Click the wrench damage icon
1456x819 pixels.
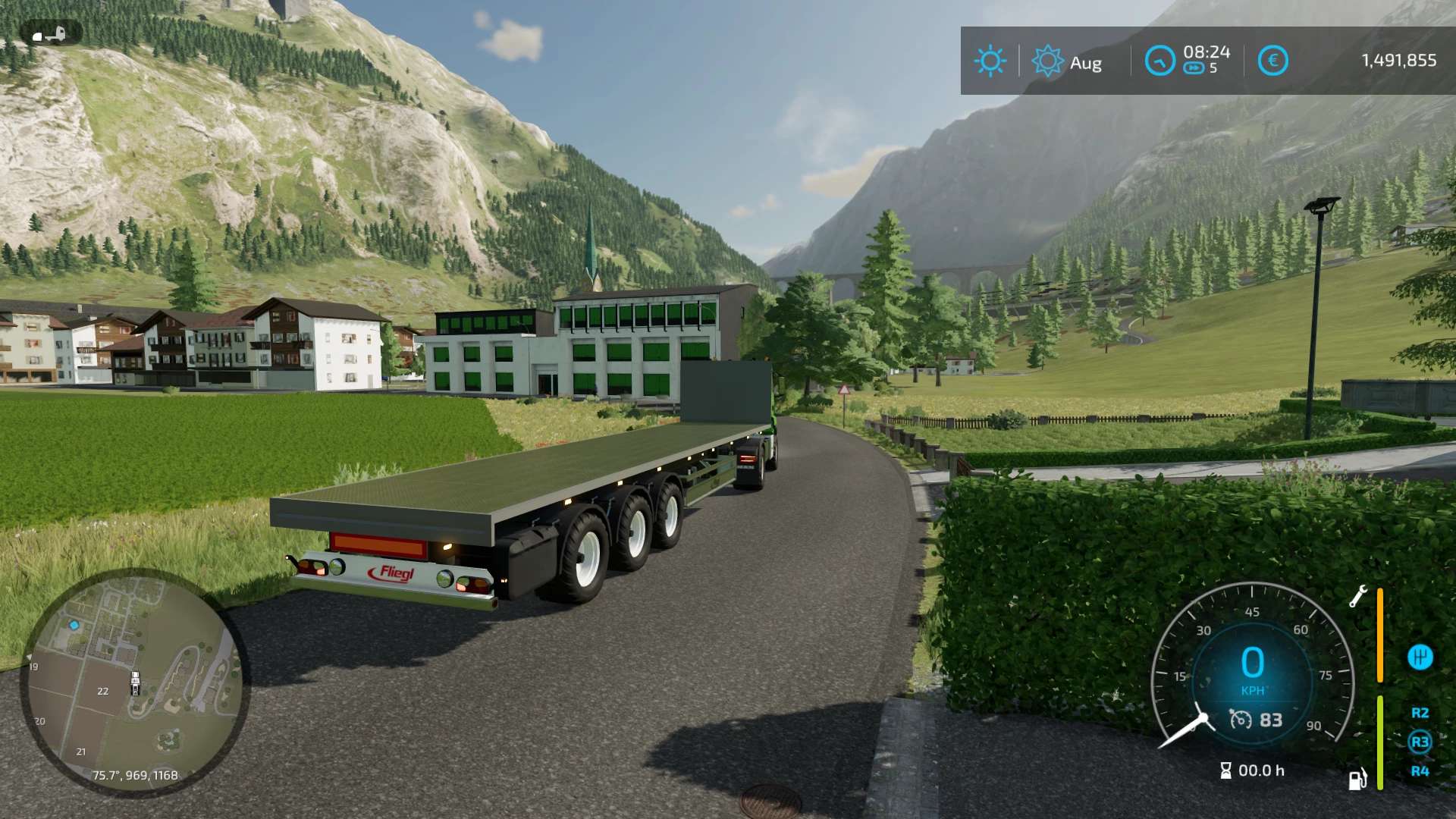coord(1357,596)
